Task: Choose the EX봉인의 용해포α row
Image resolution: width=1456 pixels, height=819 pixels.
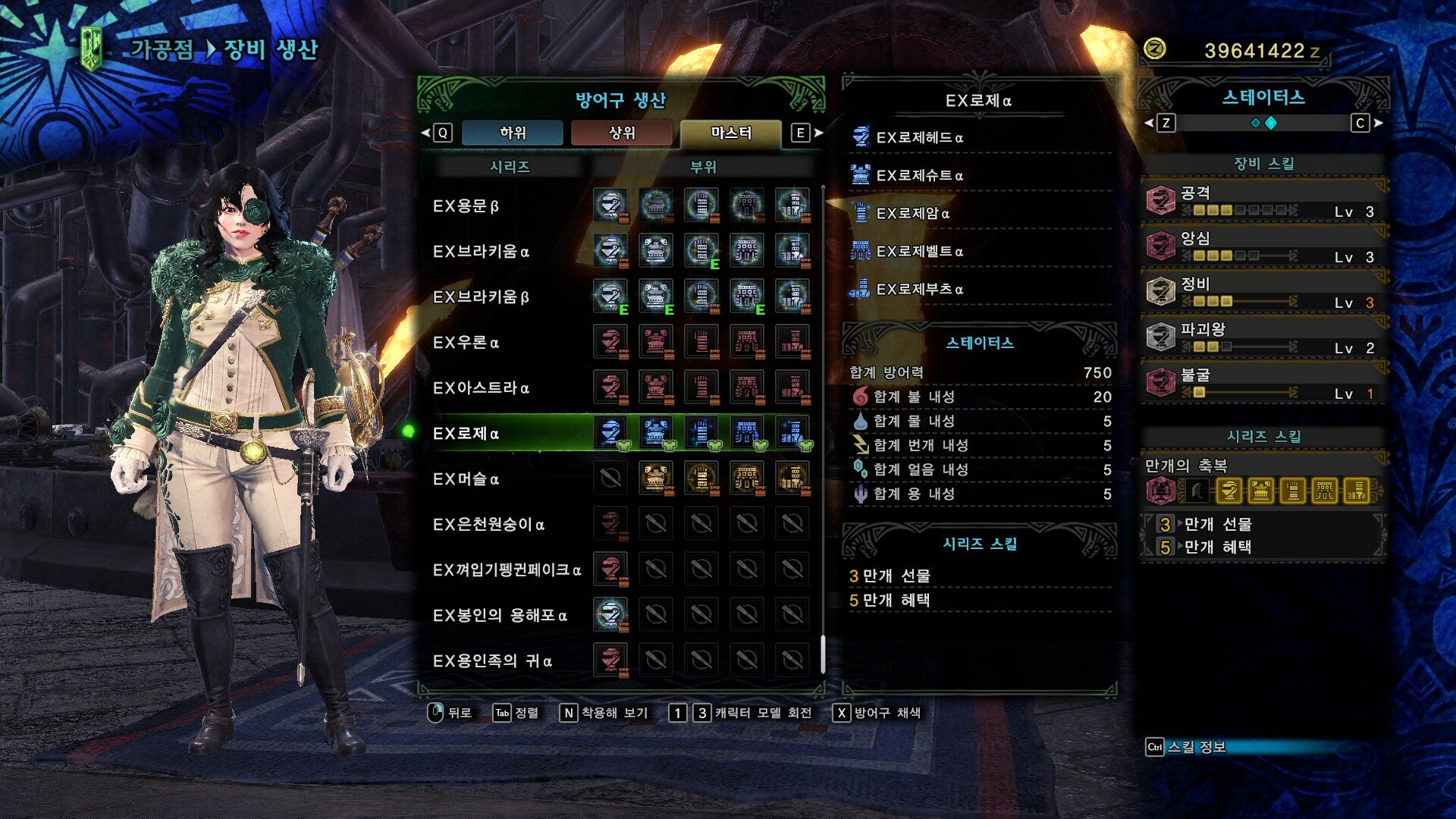Action: coord(500,616)
